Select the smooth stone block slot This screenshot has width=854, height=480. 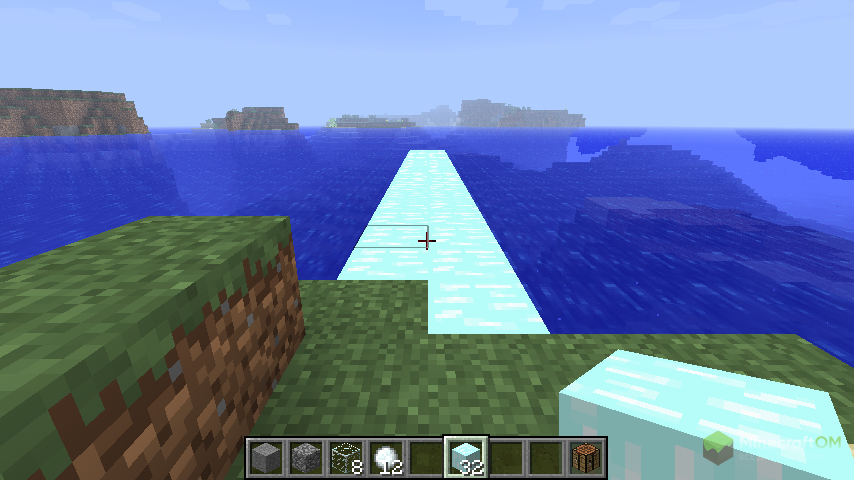coord(265,458)
